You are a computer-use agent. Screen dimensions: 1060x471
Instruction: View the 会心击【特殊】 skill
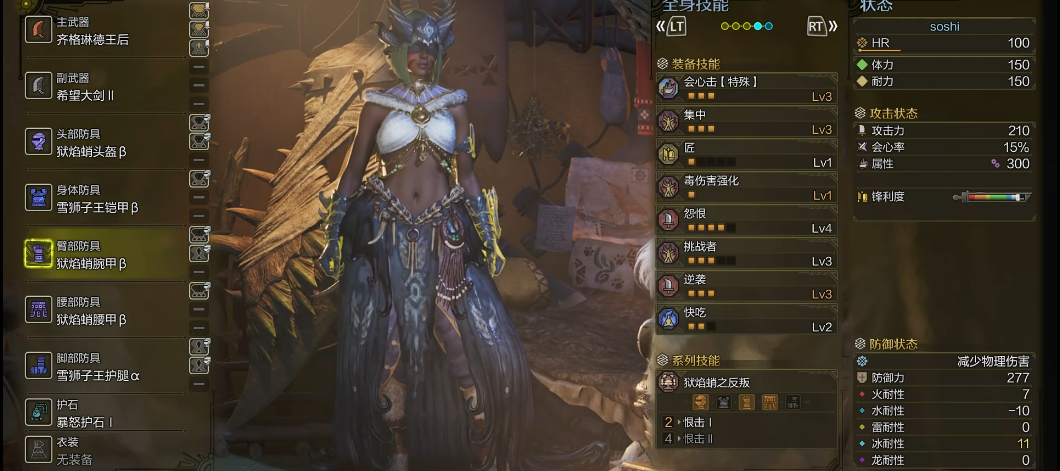coord(746,88)
